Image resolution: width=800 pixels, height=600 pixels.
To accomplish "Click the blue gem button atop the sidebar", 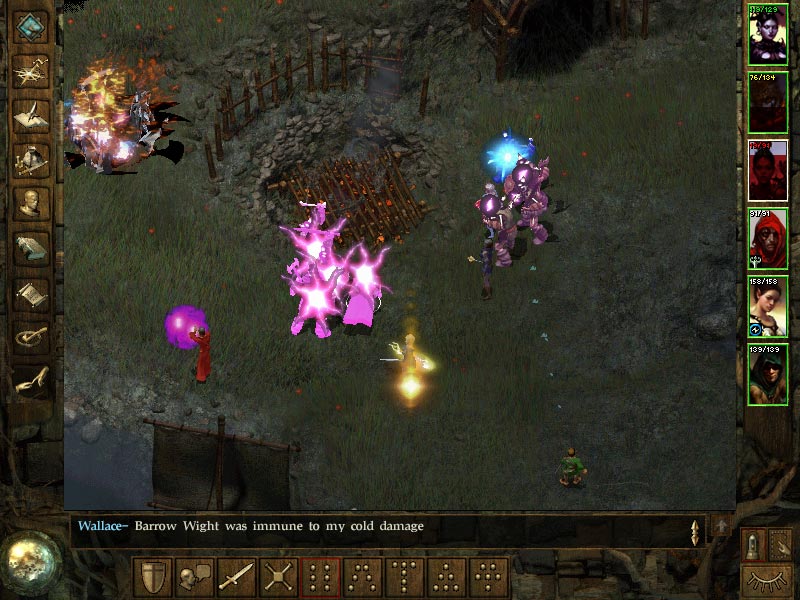I will (31, 26).
